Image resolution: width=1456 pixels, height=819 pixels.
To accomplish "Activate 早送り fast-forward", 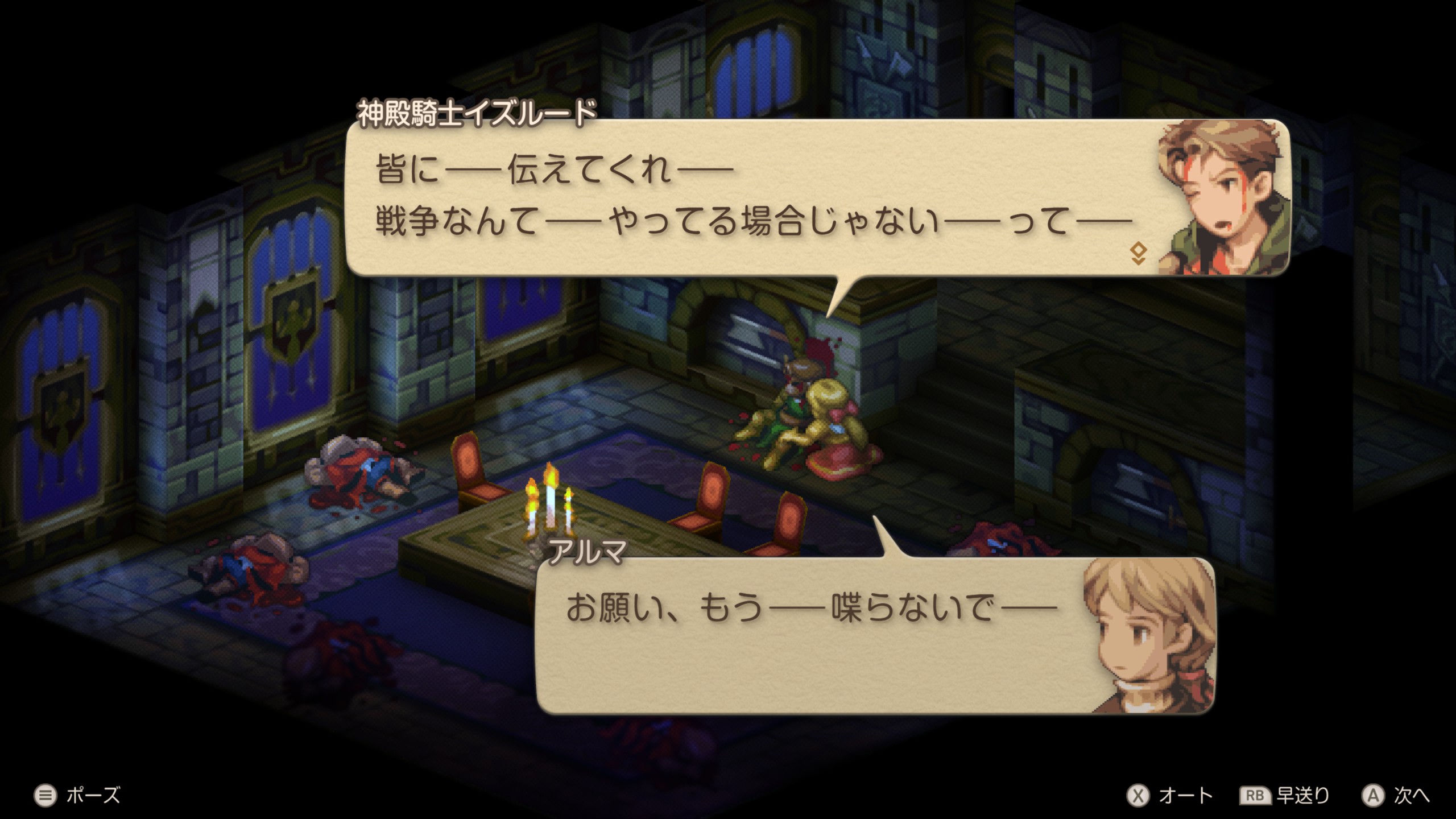I will [x=1284, y=795].
